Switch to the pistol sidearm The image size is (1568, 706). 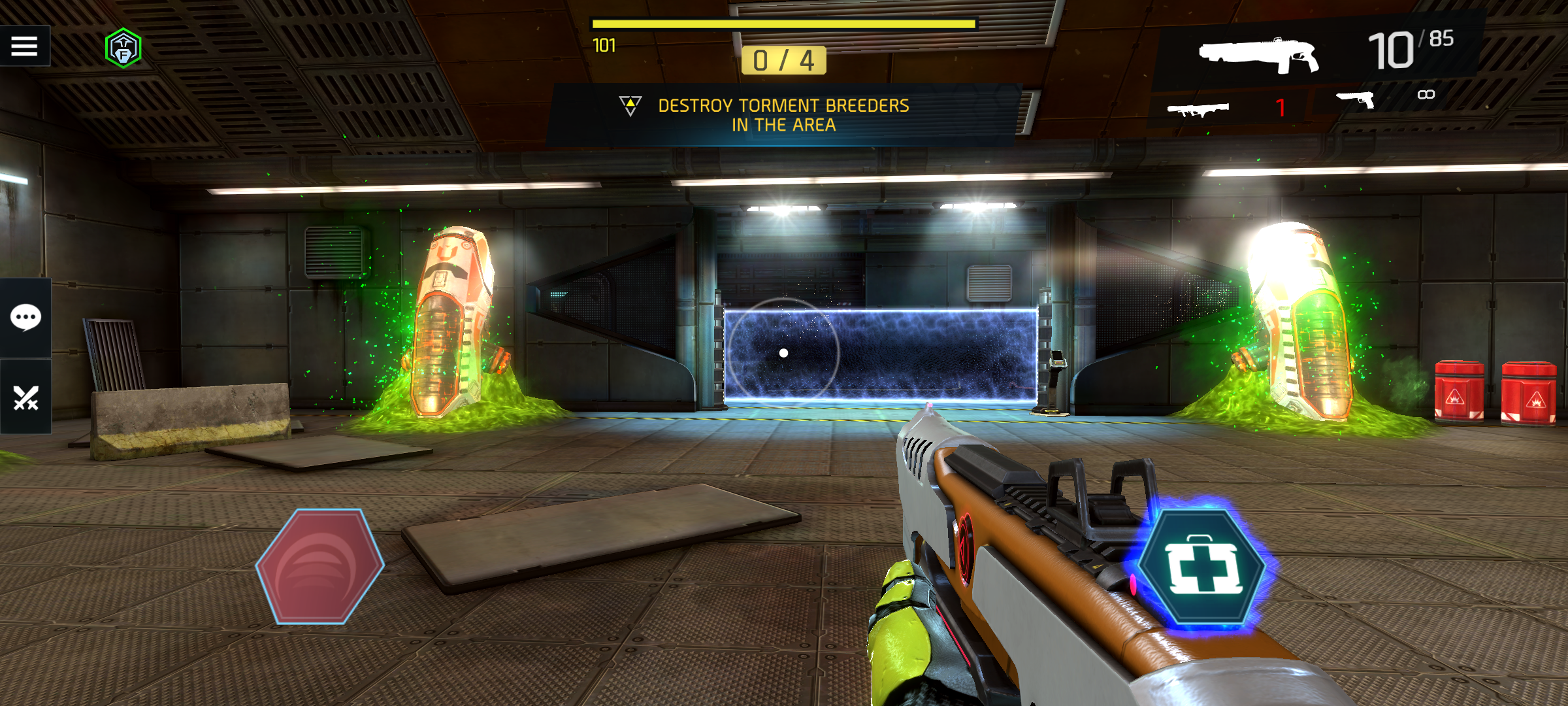[1356, 100]
